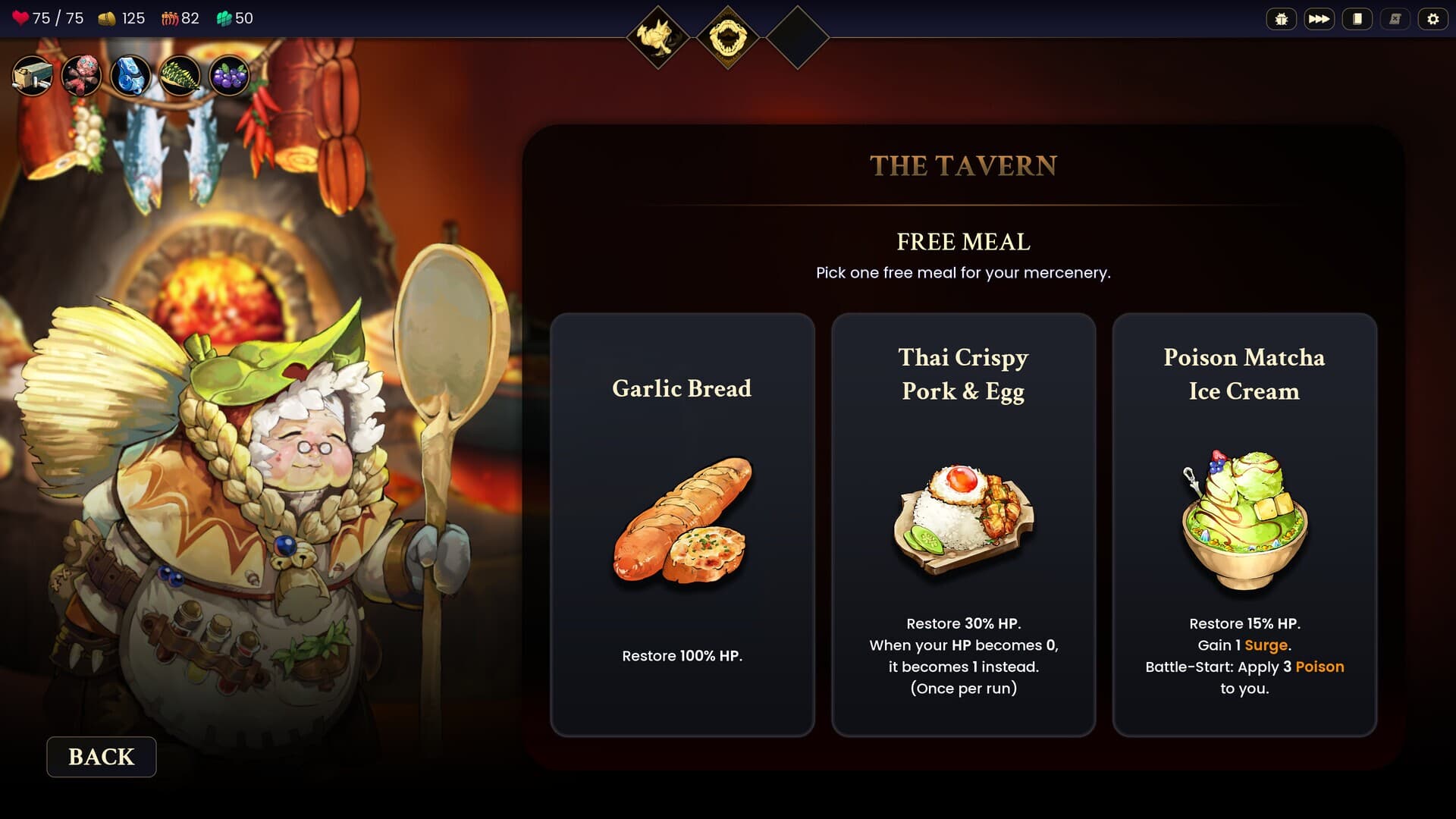Inspect the blue ice whistle relic

click(130, 77)
